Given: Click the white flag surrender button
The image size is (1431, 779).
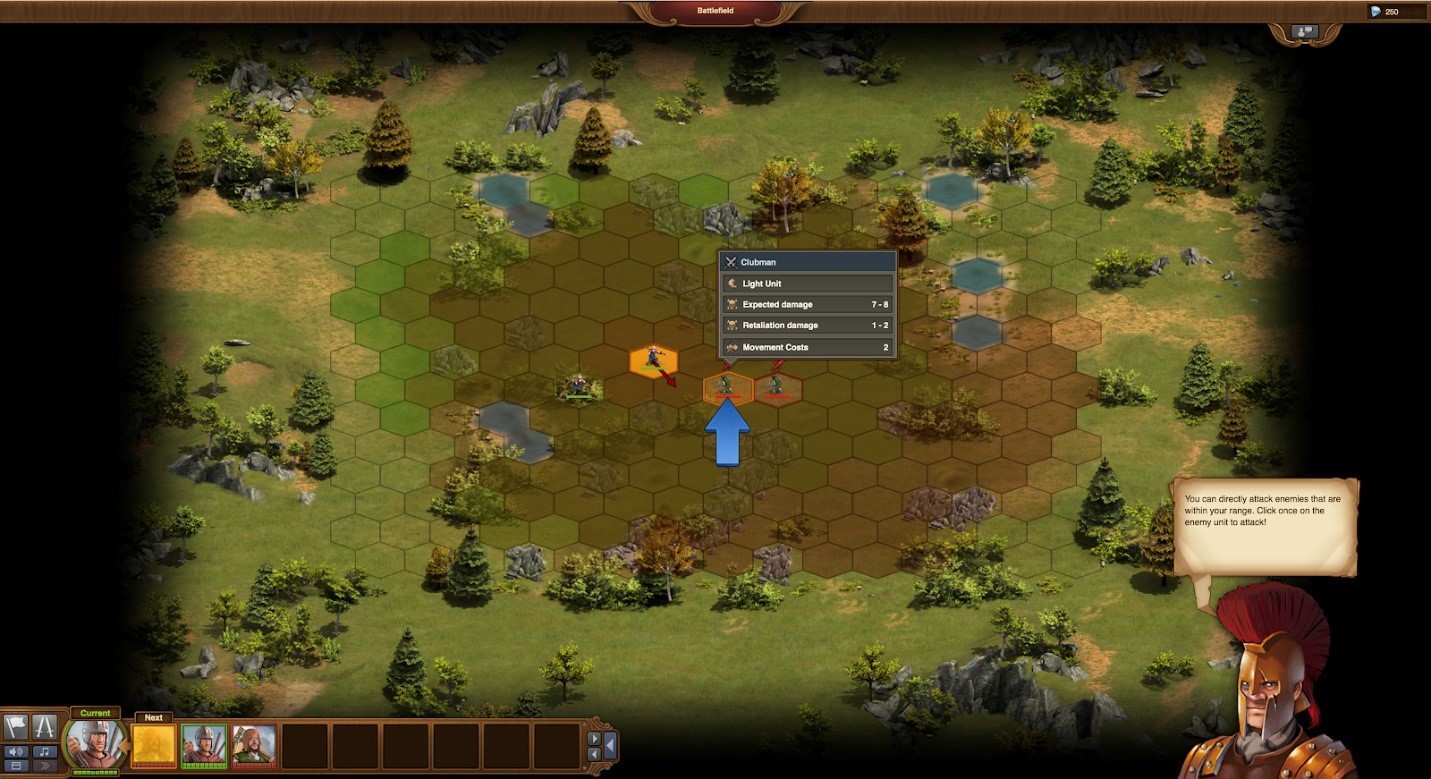Looking at the screenshot, I should pos(16,727).
